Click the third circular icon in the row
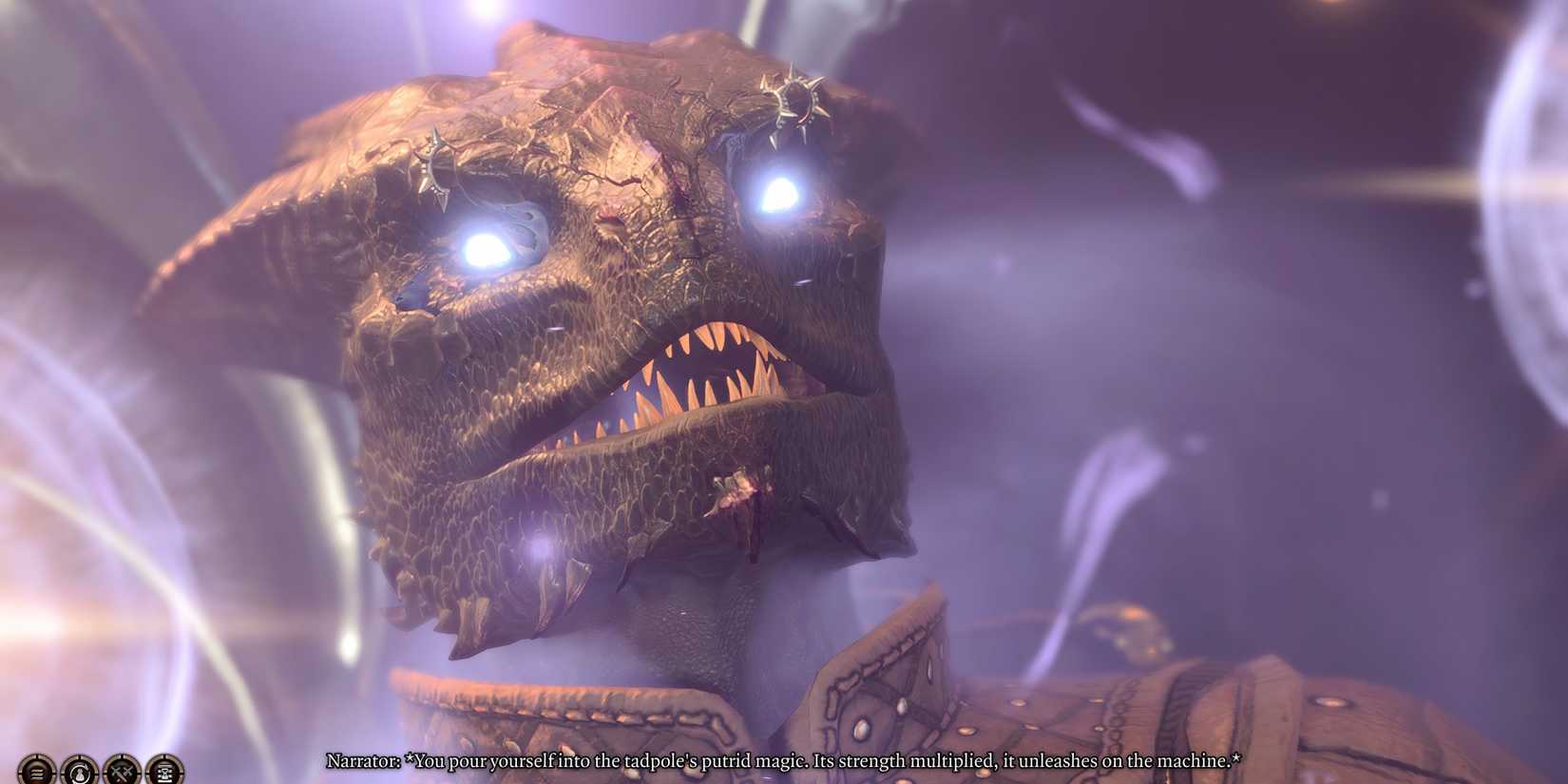The width and height of the screenshot is (1568, 784). 121,772
